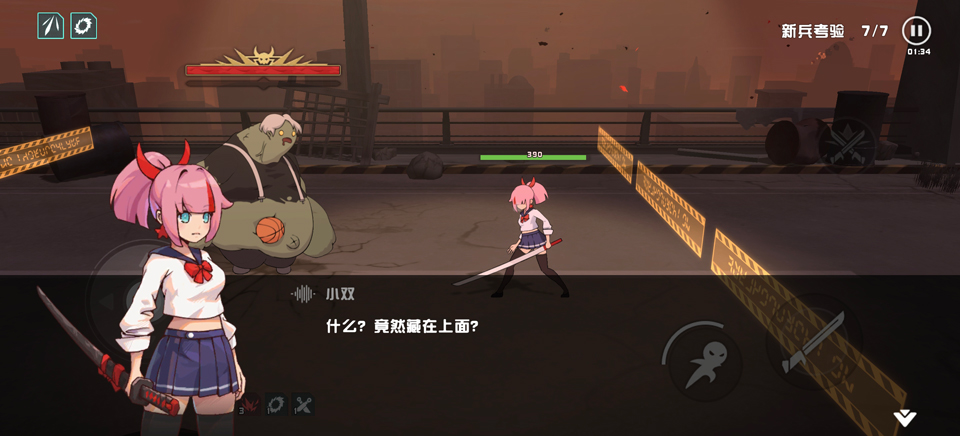This screenshot has width=960, height=436.
Task: Advance dialogue with the down arrow
Action: pos(905,418)
